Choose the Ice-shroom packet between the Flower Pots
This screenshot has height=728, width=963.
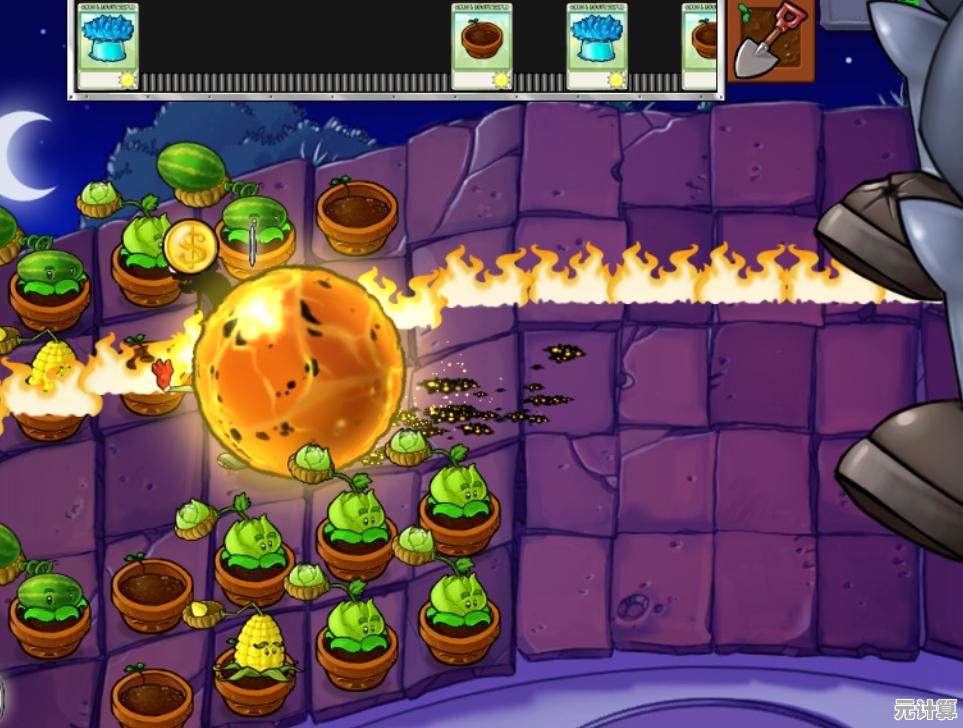pos(597,46)
